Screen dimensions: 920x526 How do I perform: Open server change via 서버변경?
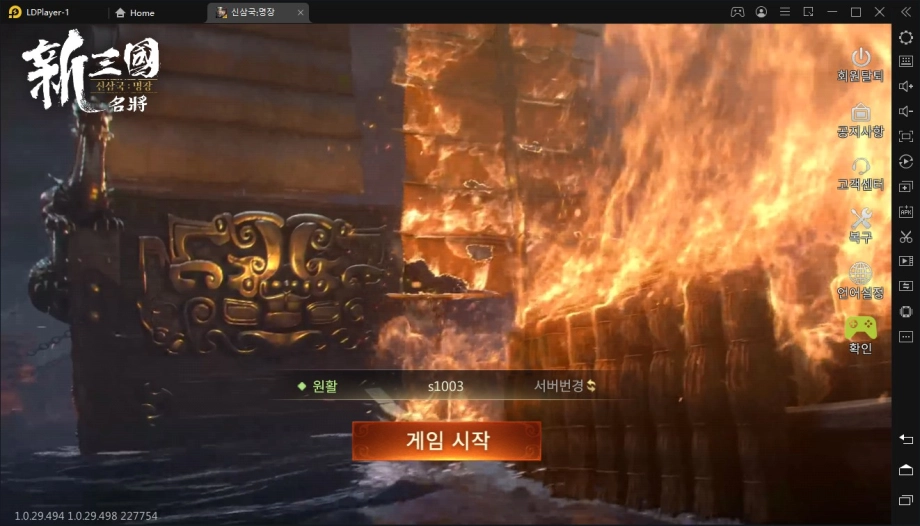pyautogui.click(x=564, y=386)
